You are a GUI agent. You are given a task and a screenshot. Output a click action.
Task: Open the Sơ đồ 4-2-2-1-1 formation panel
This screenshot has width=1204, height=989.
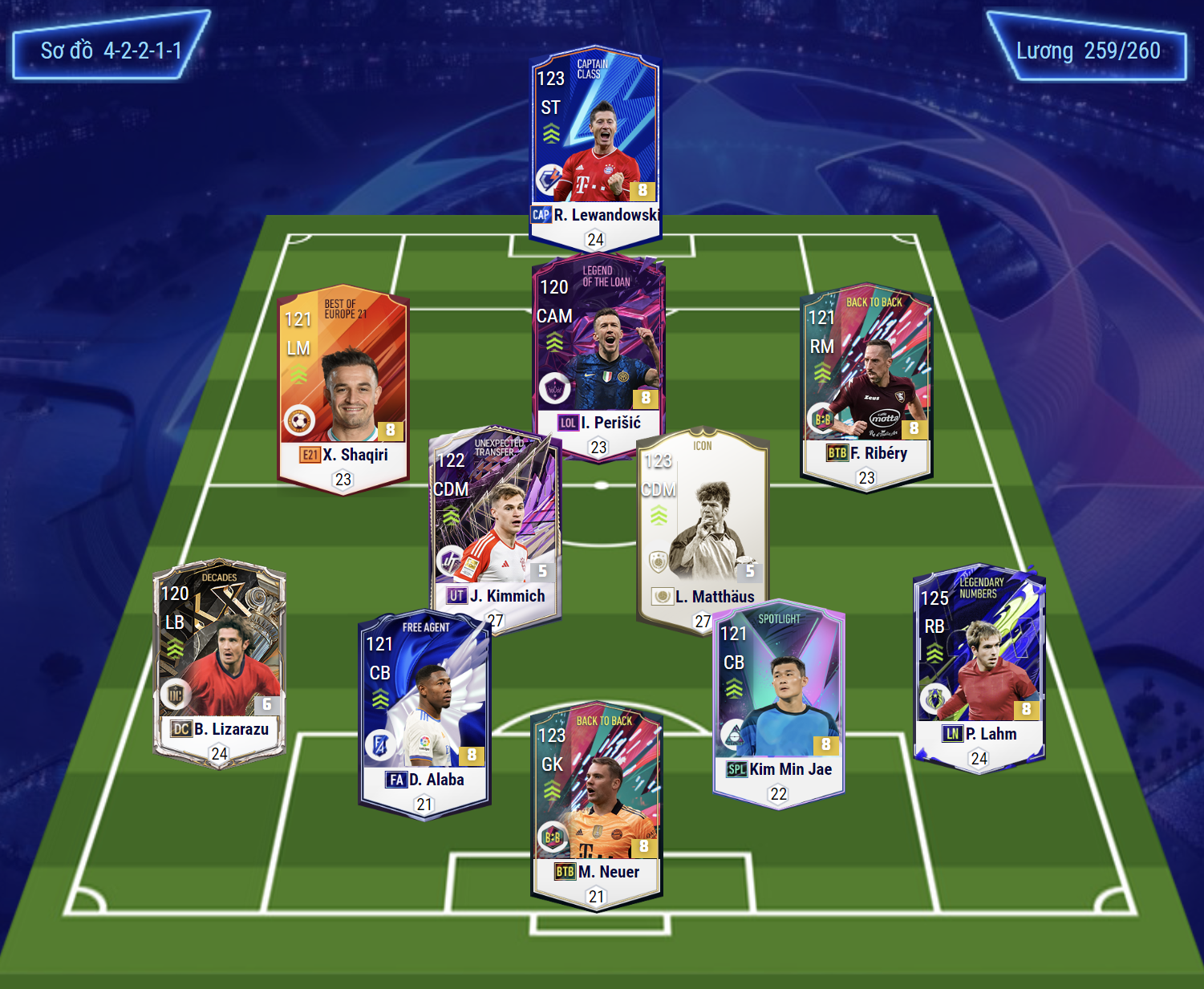coord(111,50)
